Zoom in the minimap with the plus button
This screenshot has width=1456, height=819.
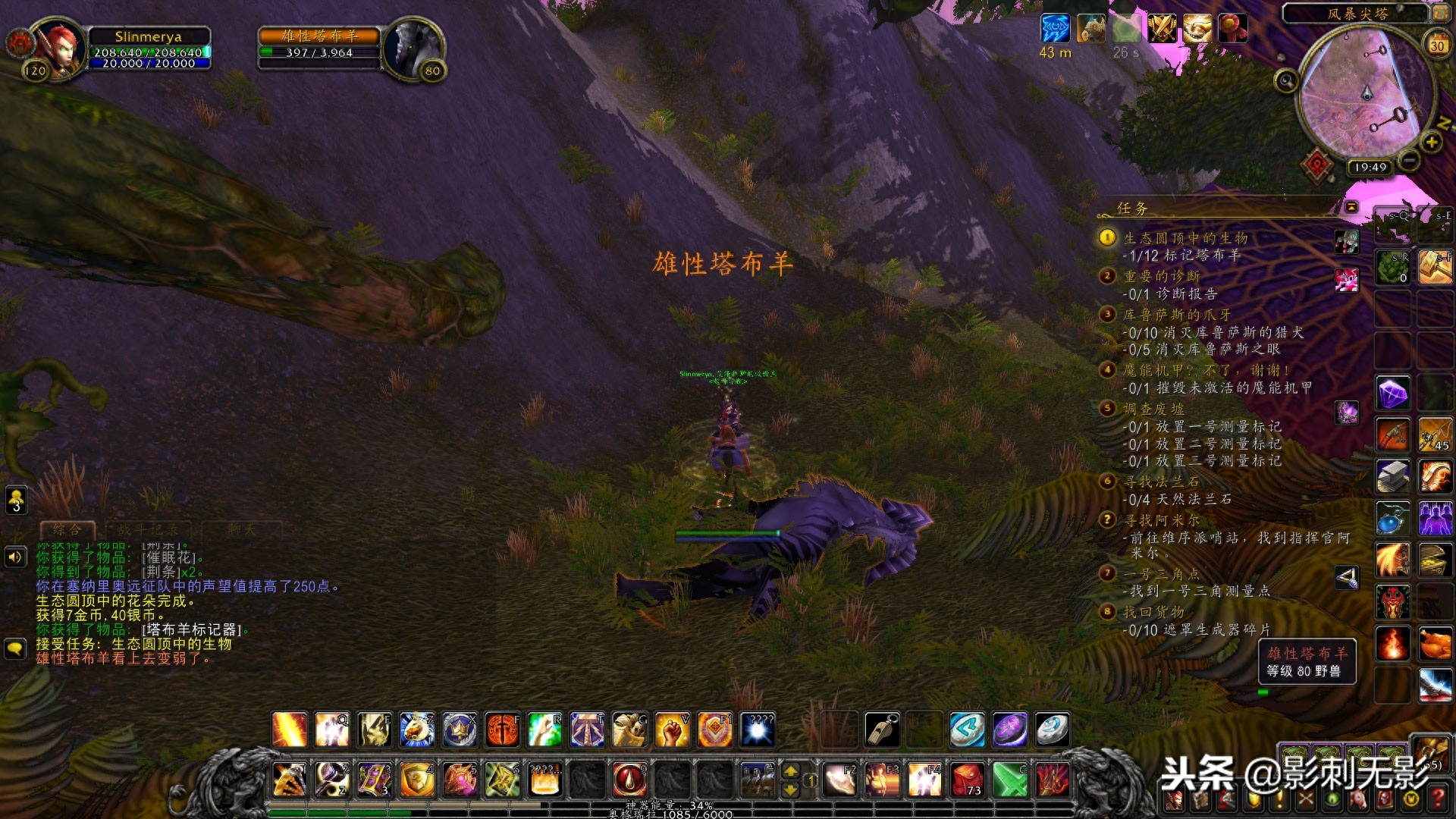point(1431,142)
